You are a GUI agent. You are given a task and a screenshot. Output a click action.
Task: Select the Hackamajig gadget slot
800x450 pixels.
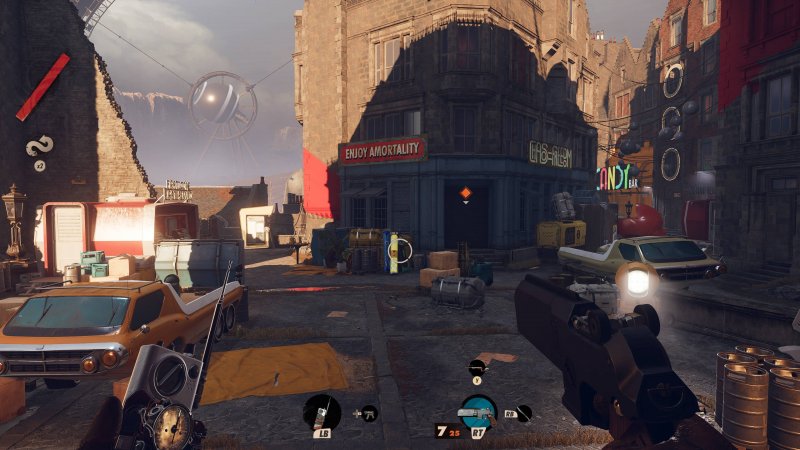[322, 410]
